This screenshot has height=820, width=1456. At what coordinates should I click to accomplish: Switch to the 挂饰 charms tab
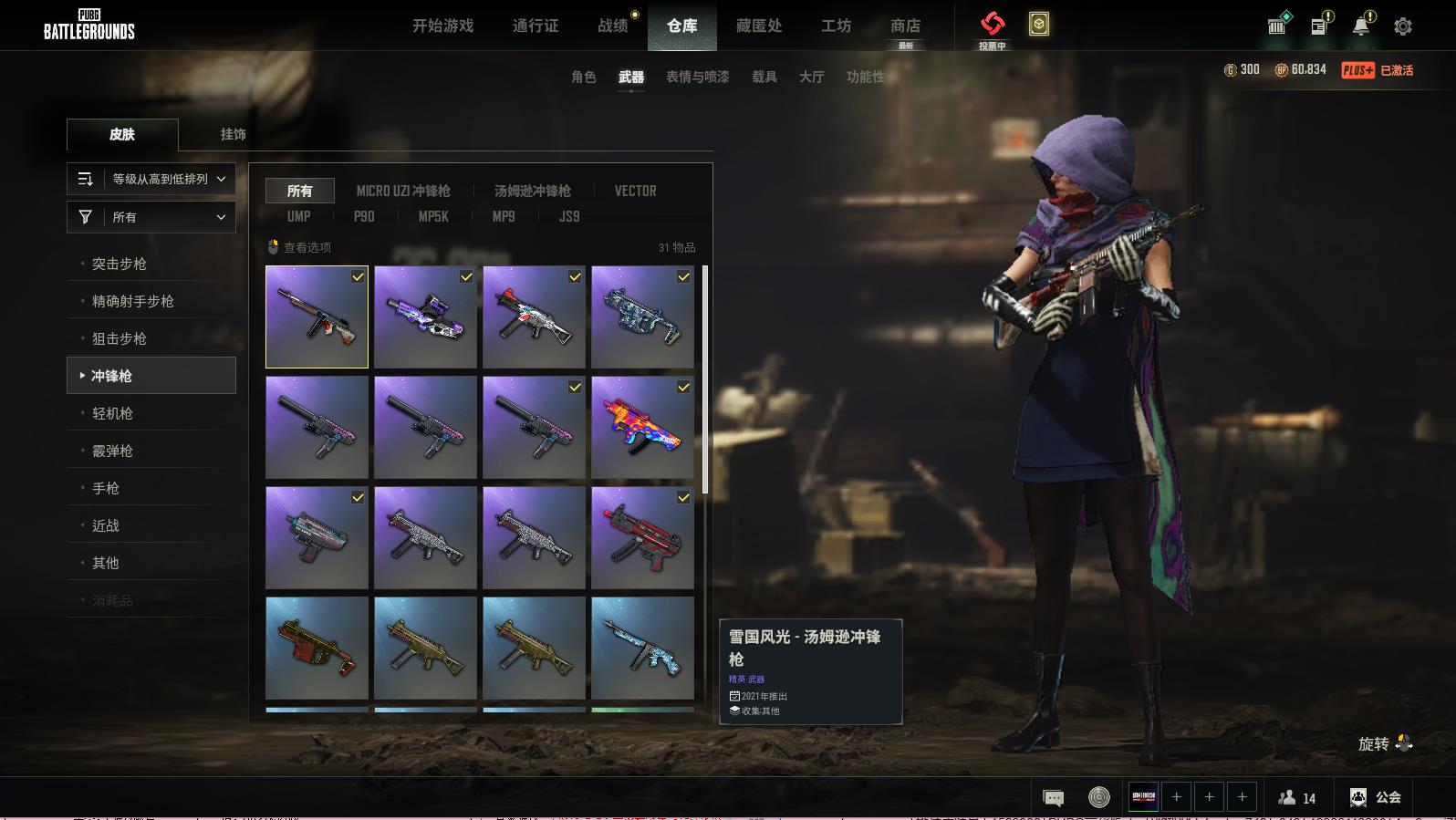[233, 134]
